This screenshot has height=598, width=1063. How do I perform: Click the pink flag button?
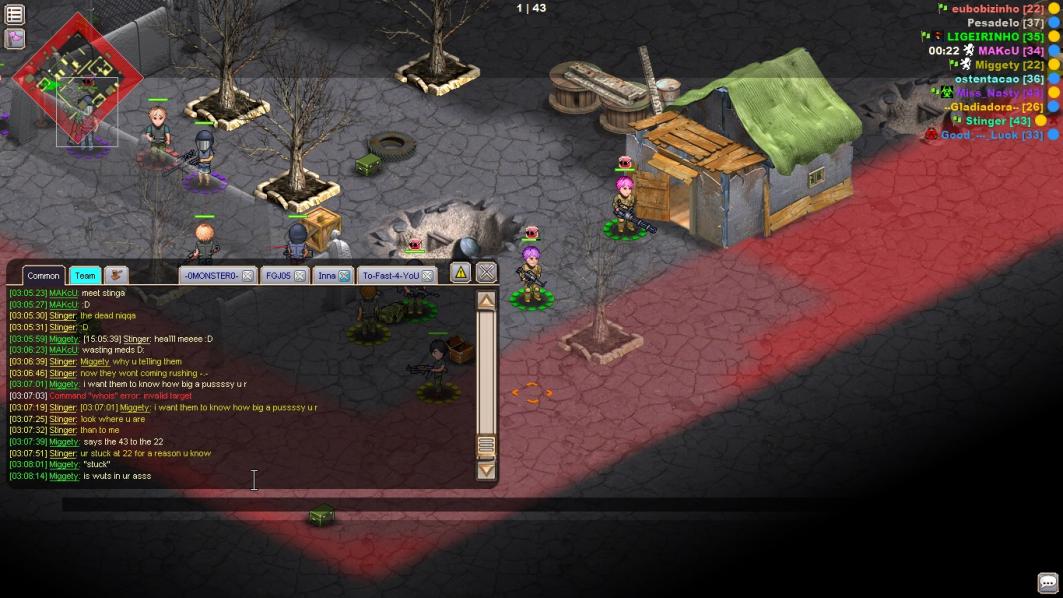[14, 38]
